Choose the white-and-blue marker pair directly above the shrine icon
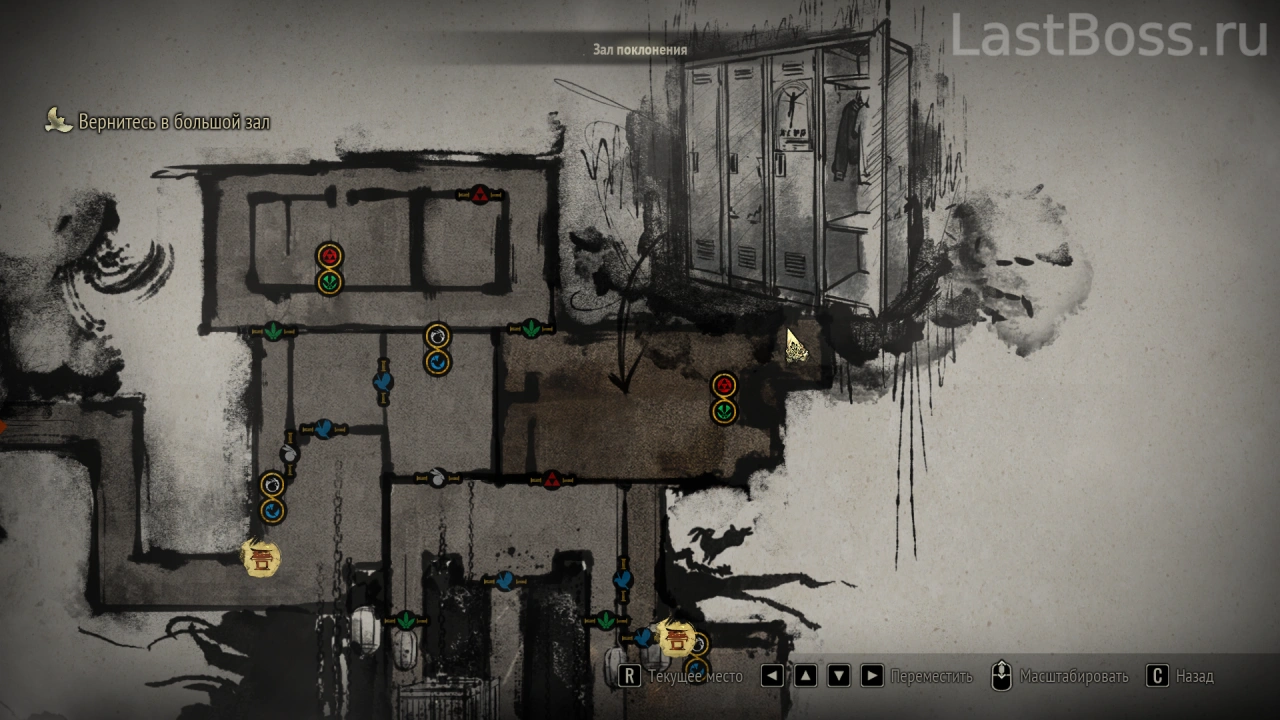This screenshot has height=720, width=1280. [272, 498]
